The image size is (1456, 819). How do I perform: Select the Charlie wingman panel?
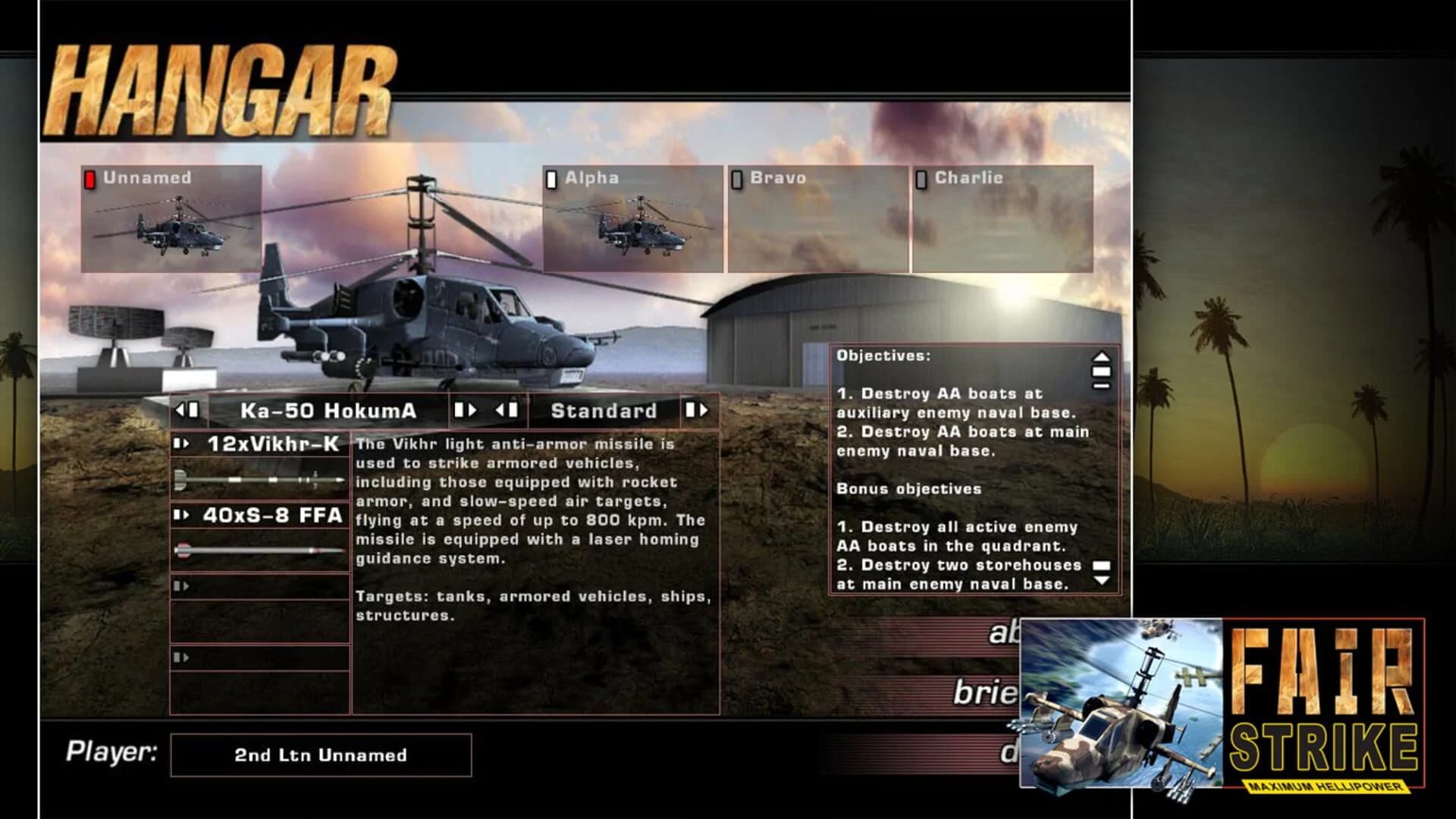1001,220
